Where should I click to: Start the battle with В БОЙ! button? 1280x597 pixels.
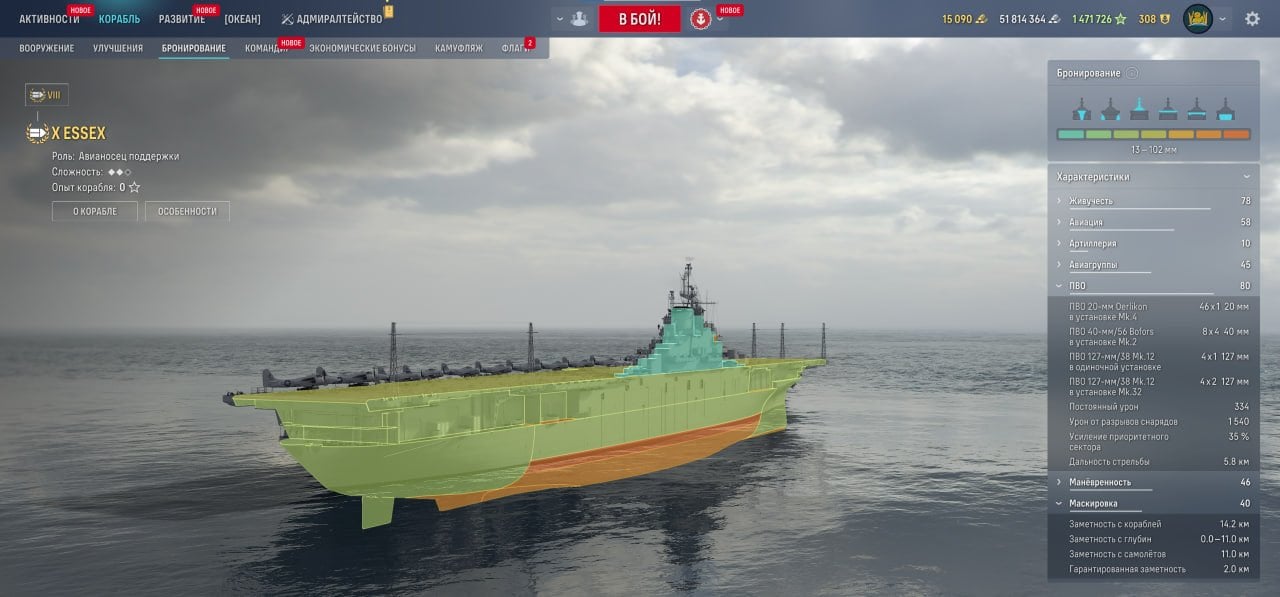coord(639,19)
